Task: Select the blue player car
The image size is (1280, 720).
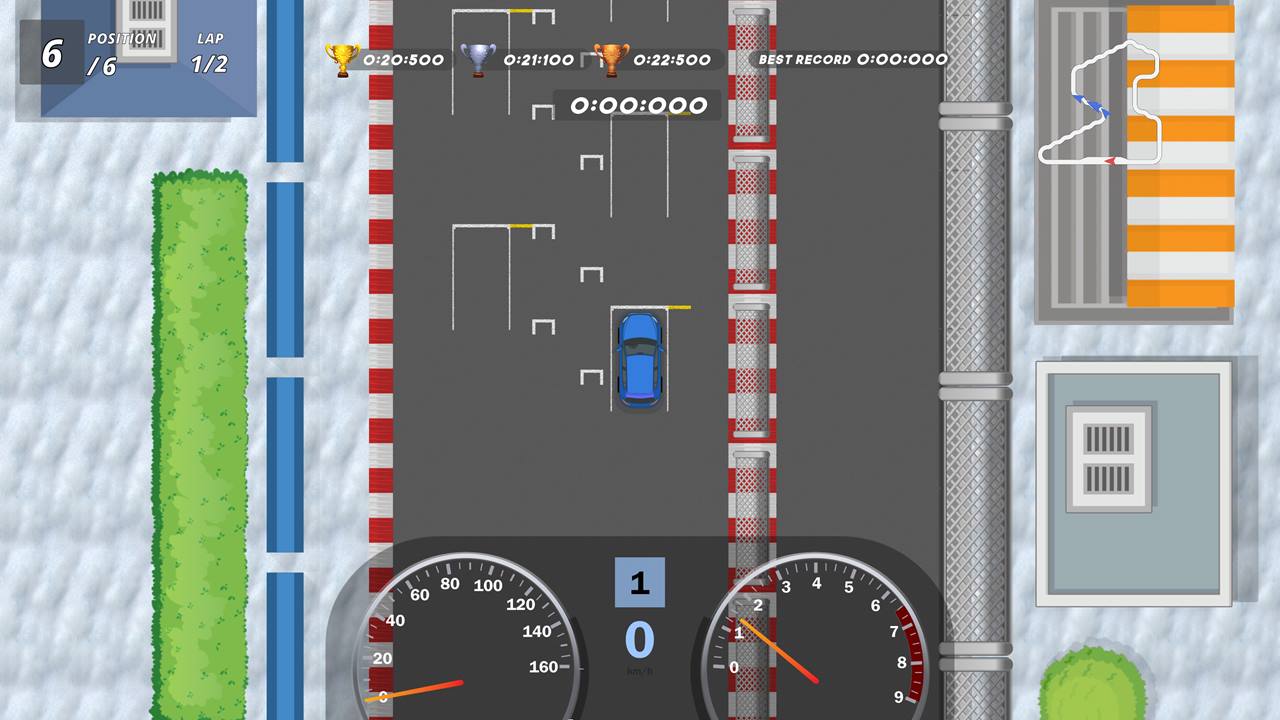Action: (x=639, y=358)
